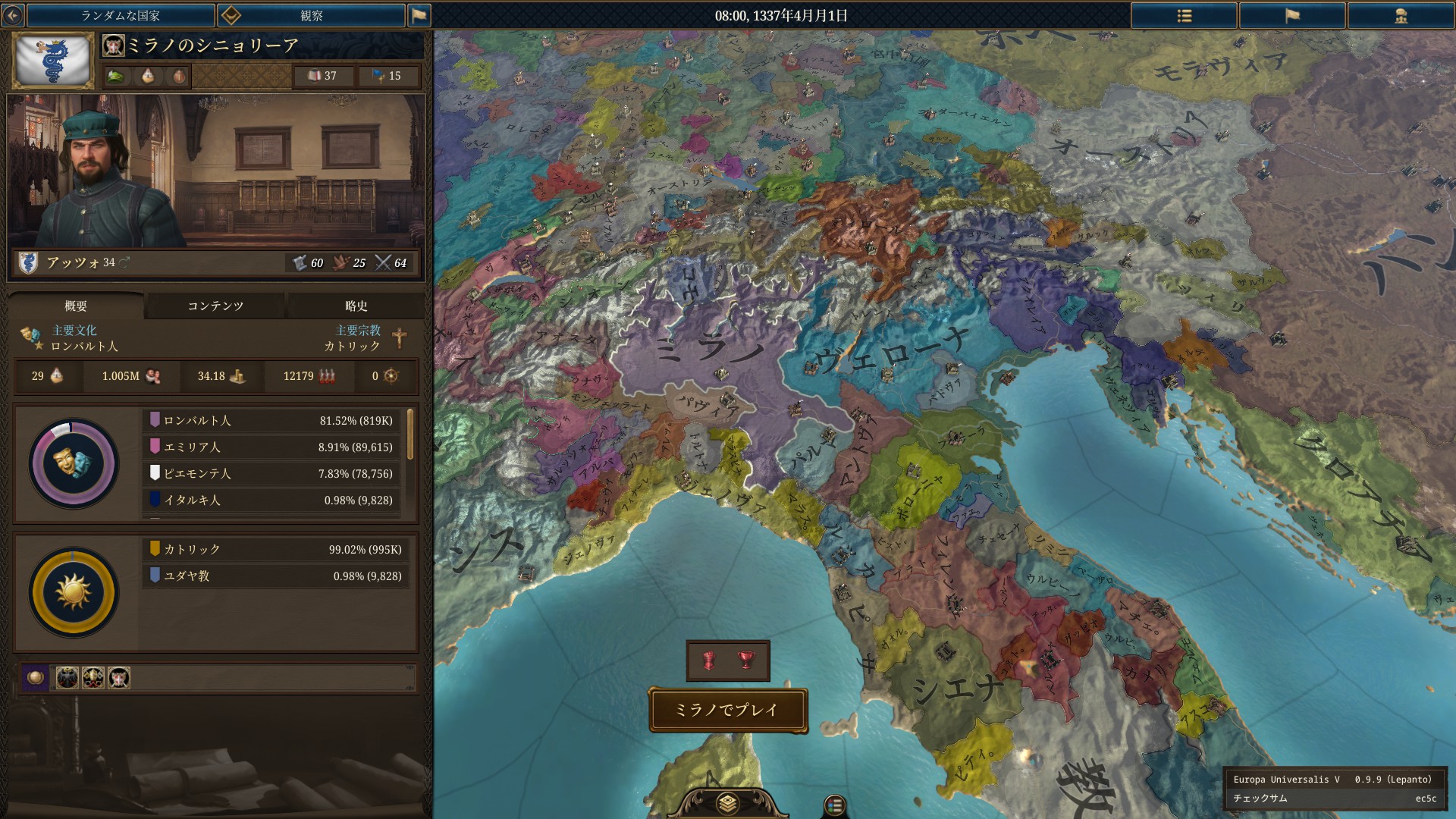Screen dimensions: 1456x819
Task: Click Milan's shield emblem in the bottom-left row
Action: (118, 679)
